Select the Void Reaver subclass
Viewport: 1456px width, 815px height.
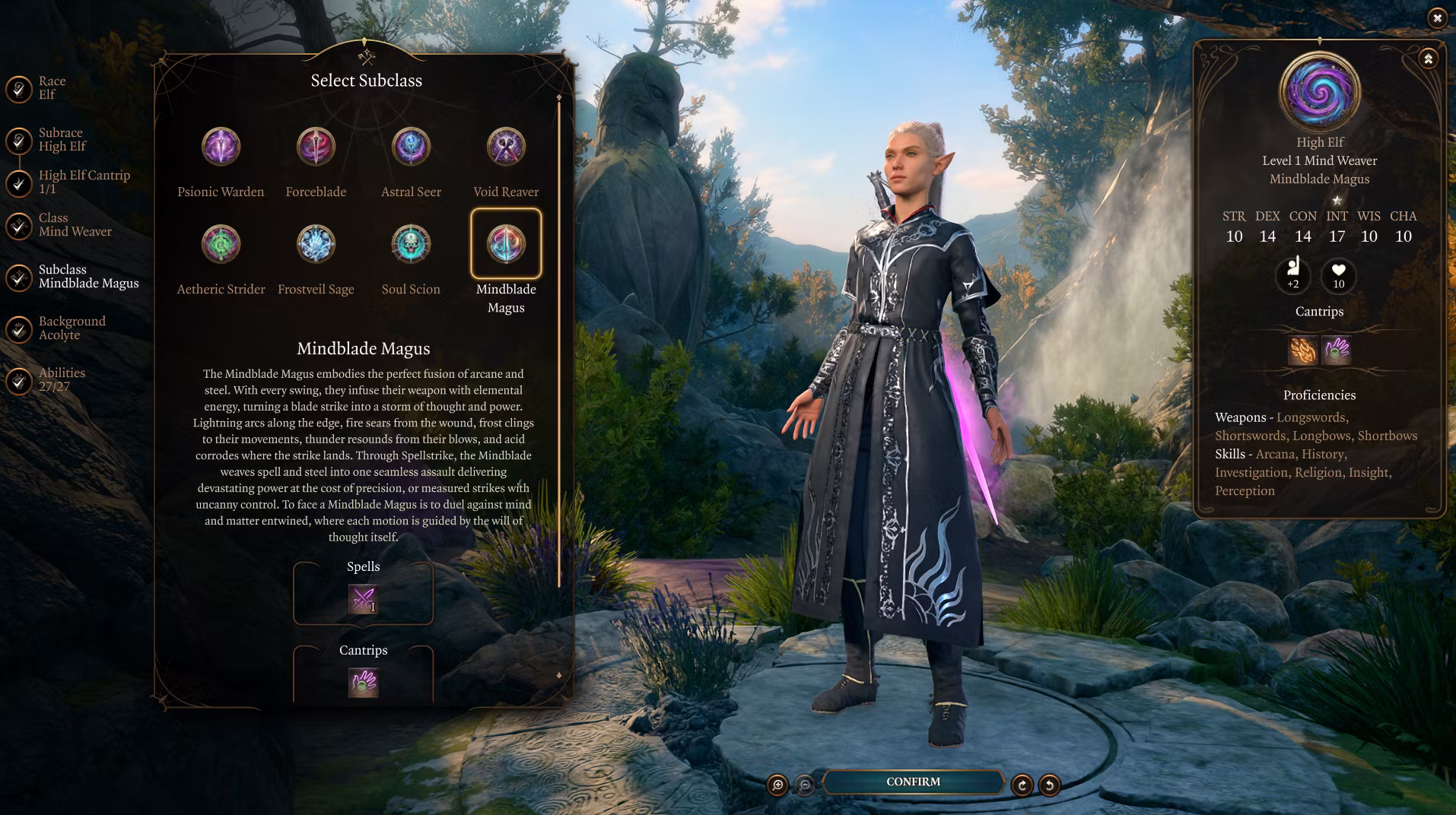click(x=506, y=147)
